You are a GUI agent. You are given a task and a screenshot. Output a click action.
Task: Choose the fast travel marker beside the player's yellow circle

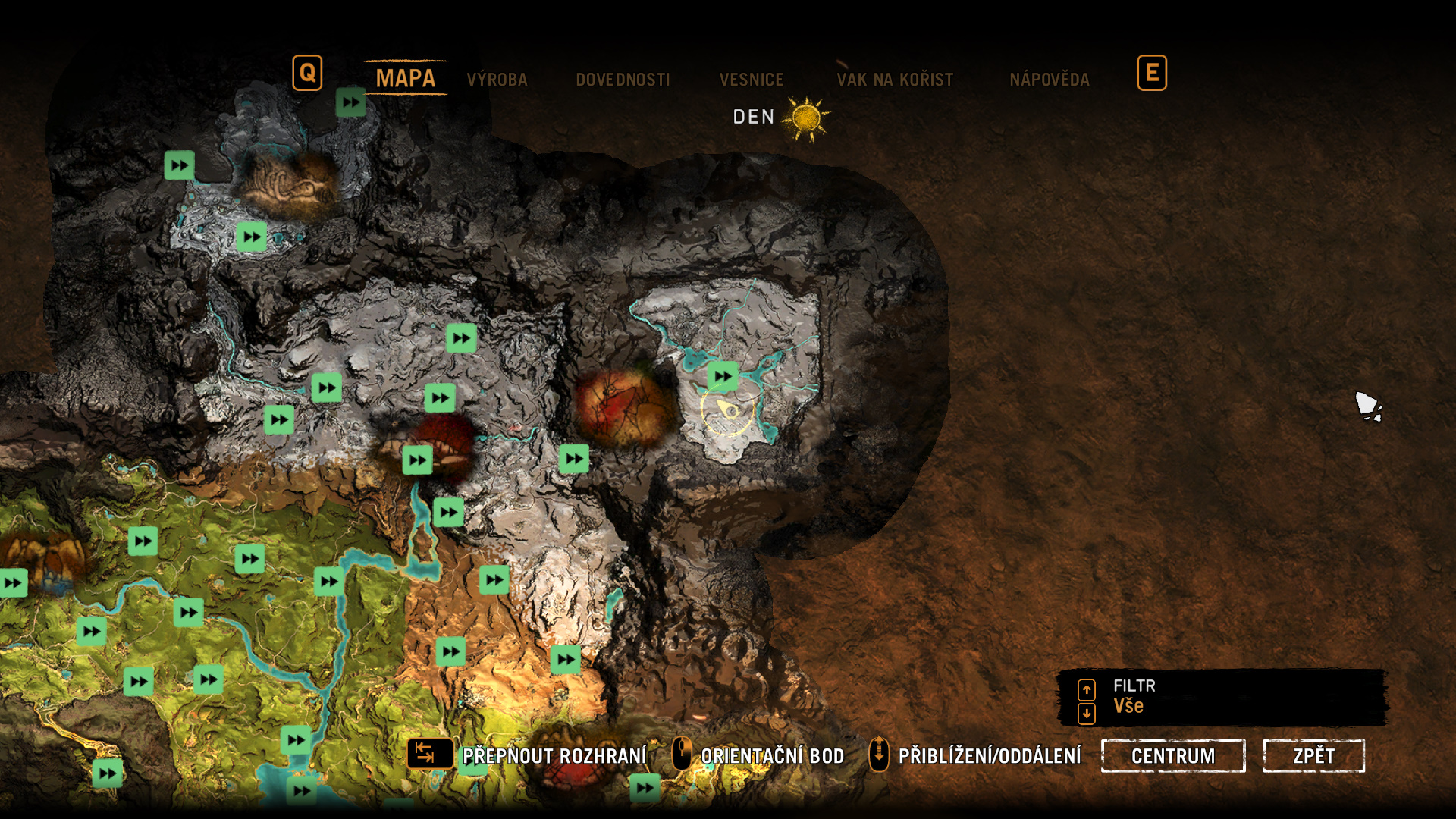pyautogui.click(x=723, y=376)
